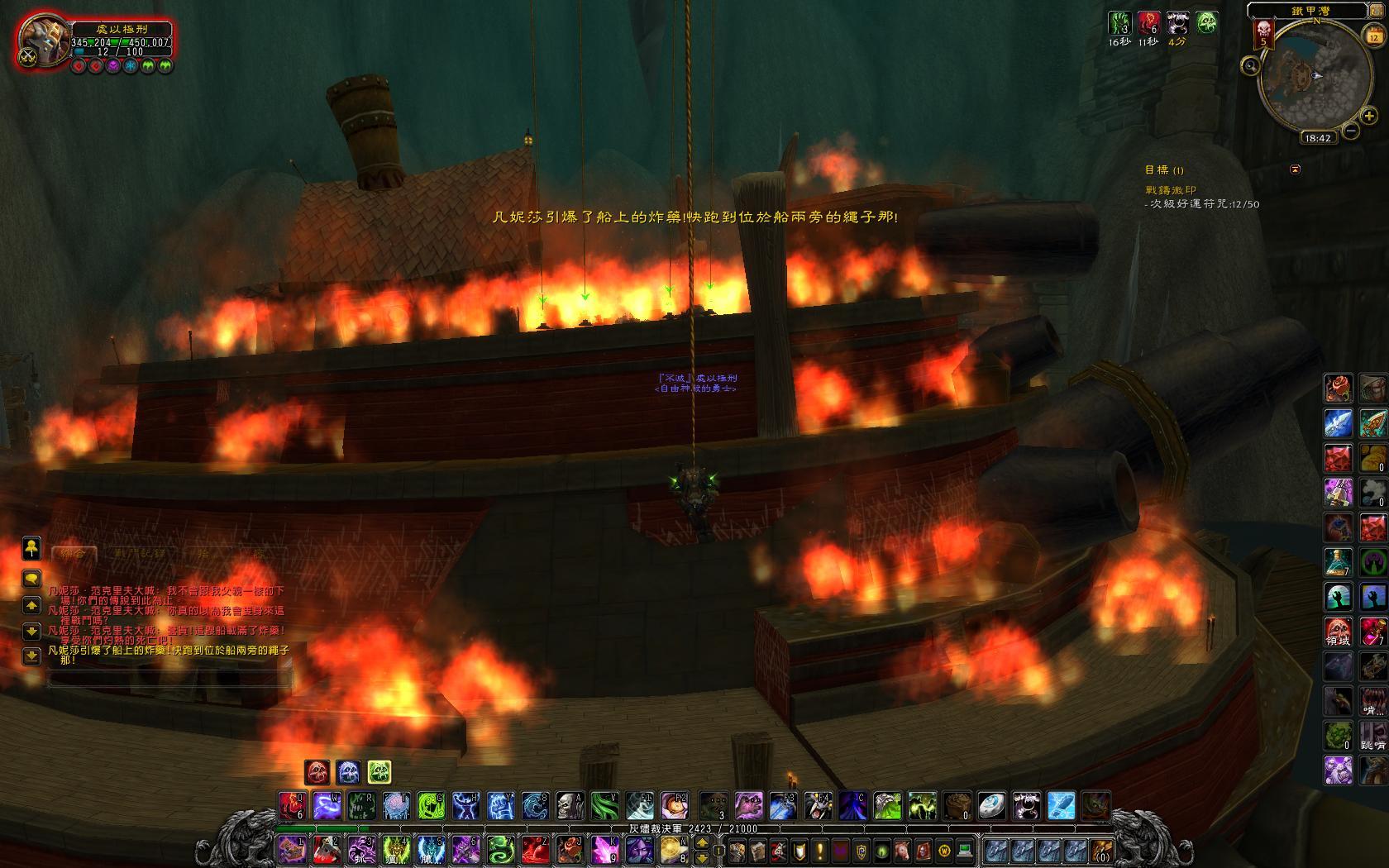Click the player portrait frame
Viewport: 1389px width, 868px height.
tap(45, 41)
